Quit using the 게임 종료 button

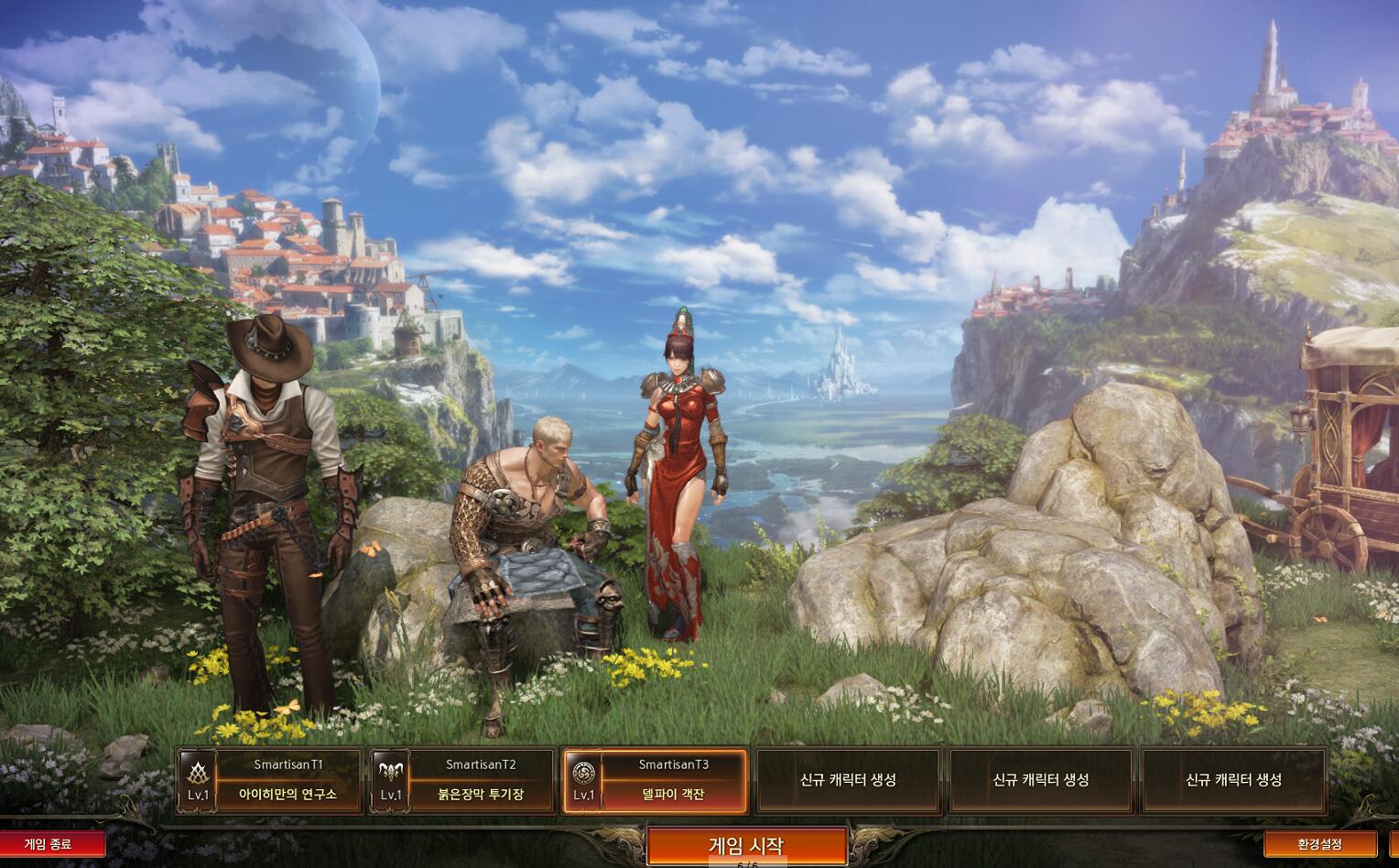[x=49, y=844]
